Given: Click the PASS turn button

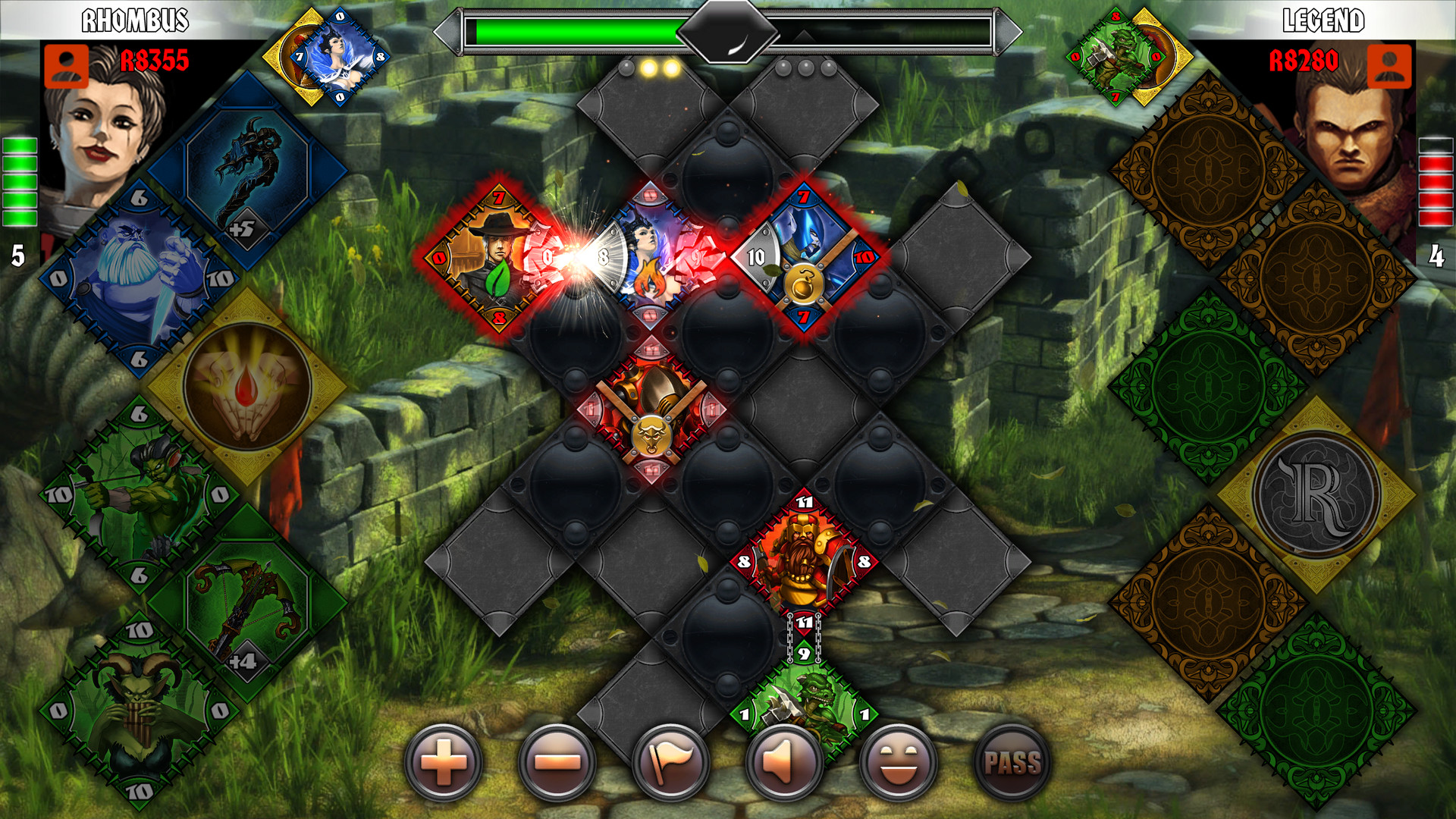Looking at the screenshot, I should click(x=1012, y=763).
